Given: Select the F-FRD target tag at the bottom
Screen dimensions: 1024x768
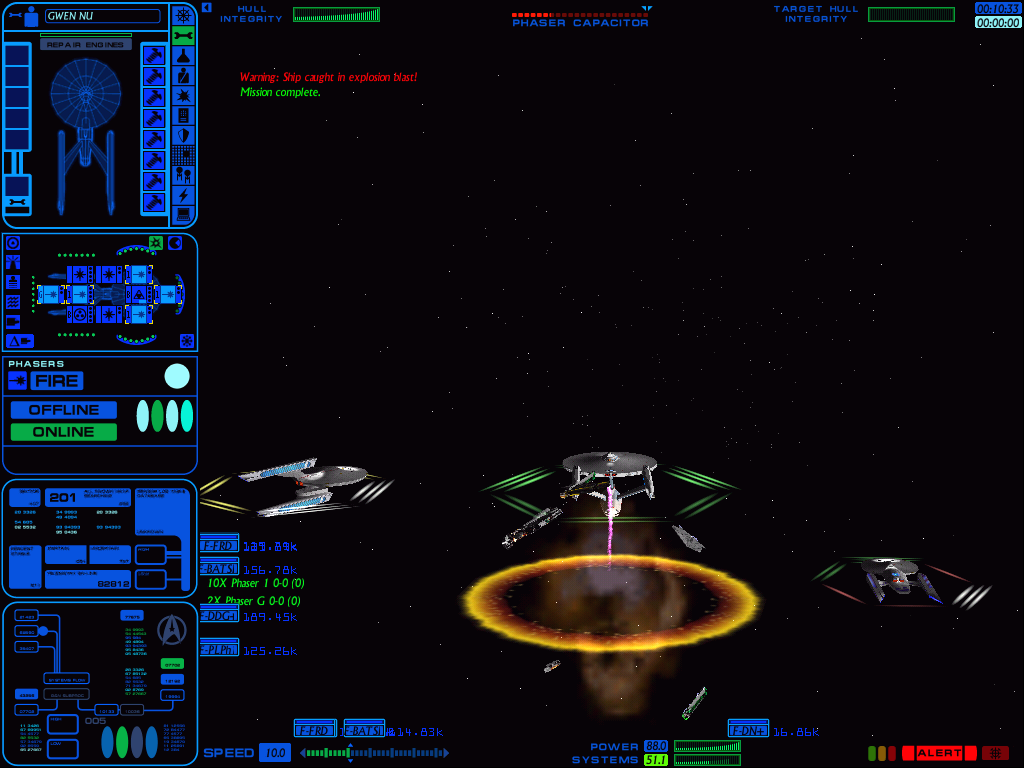Looking at the screenshot, I should coord(314,730).
